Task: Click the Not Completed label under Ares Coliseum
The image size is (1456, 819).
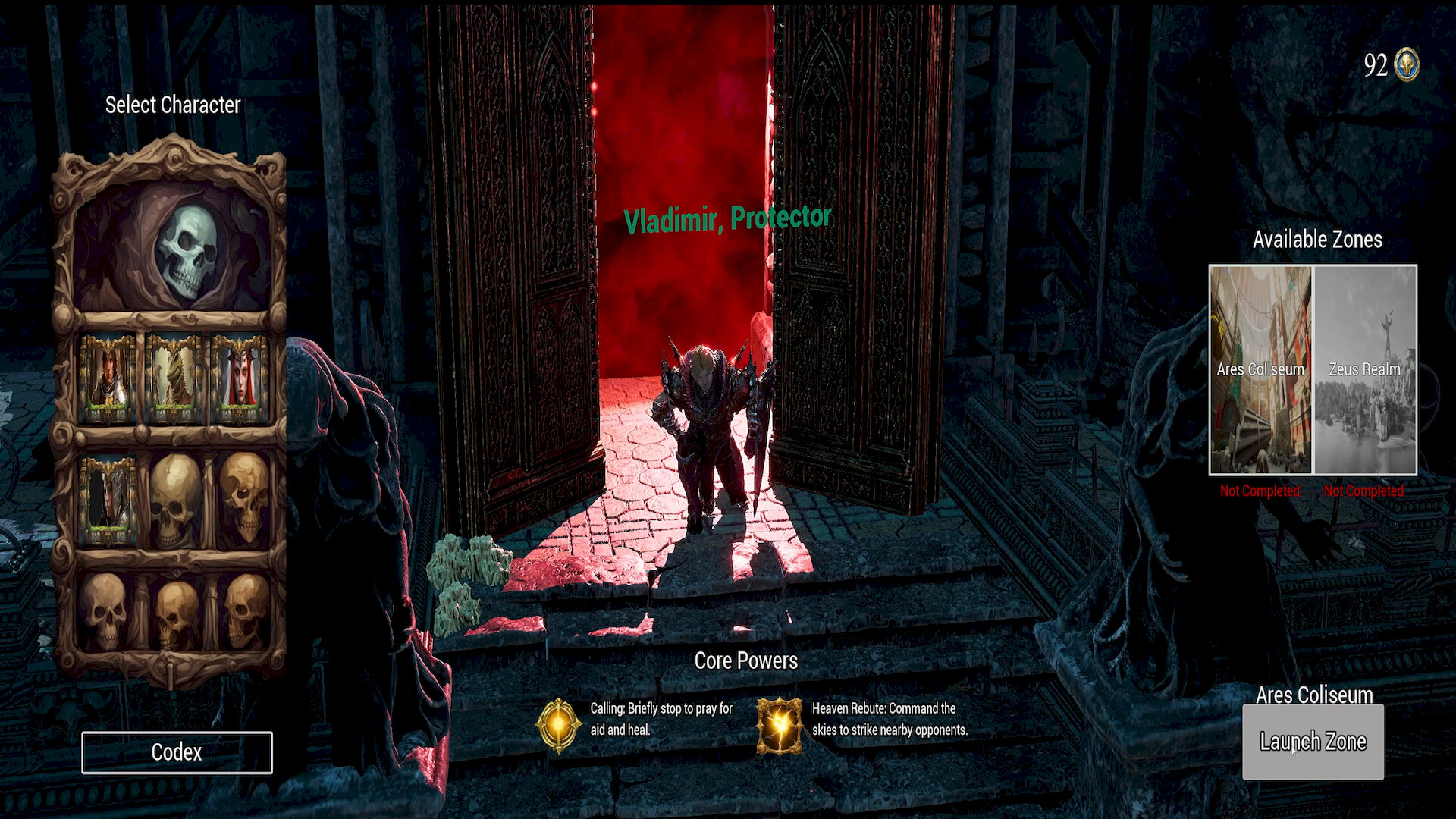Action: pos(1260,491)
